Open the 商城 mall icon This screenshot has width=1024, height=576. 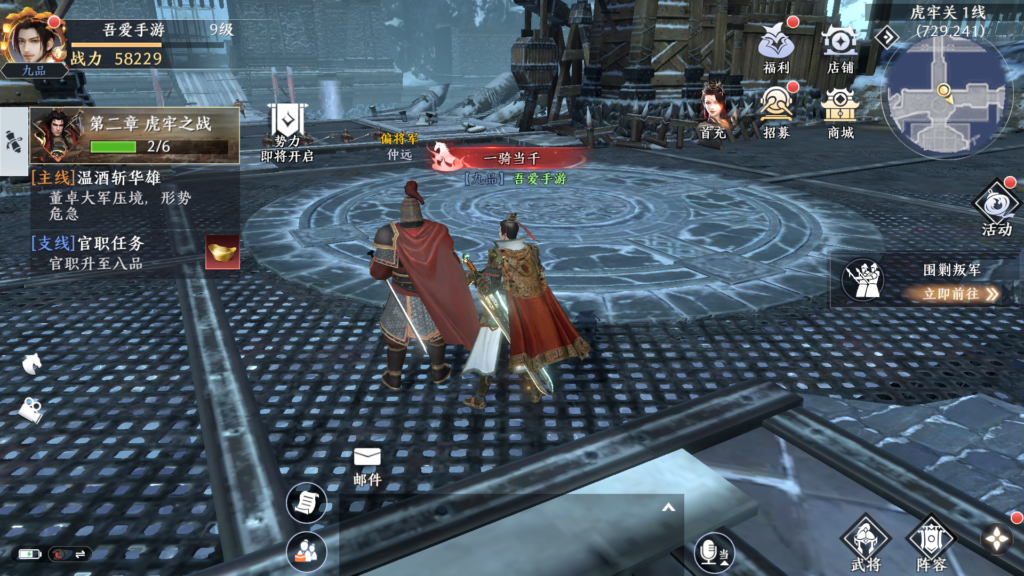(x=840, y=108)
